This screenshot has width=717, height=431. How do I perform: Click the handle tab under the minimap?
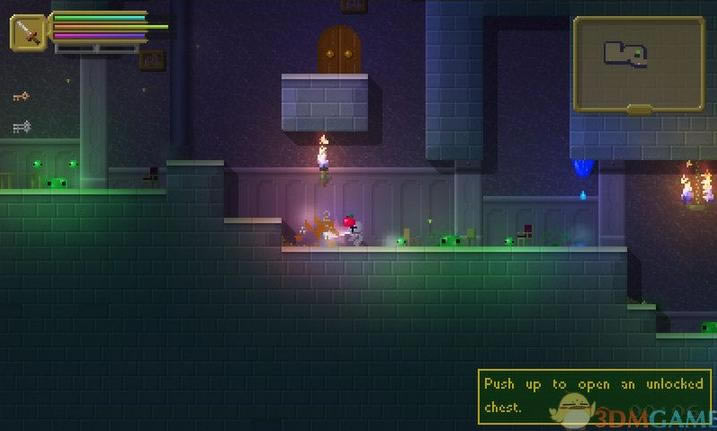tap(639, 109)
